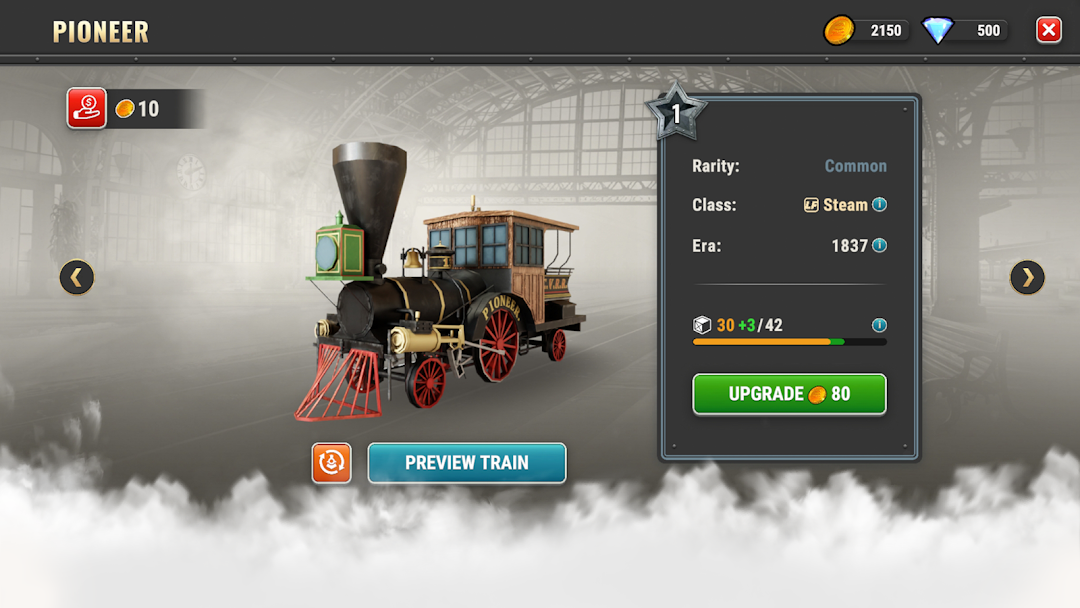
Task: Show info about the upgrade parts progress
Action: click(x=880, y=325)
